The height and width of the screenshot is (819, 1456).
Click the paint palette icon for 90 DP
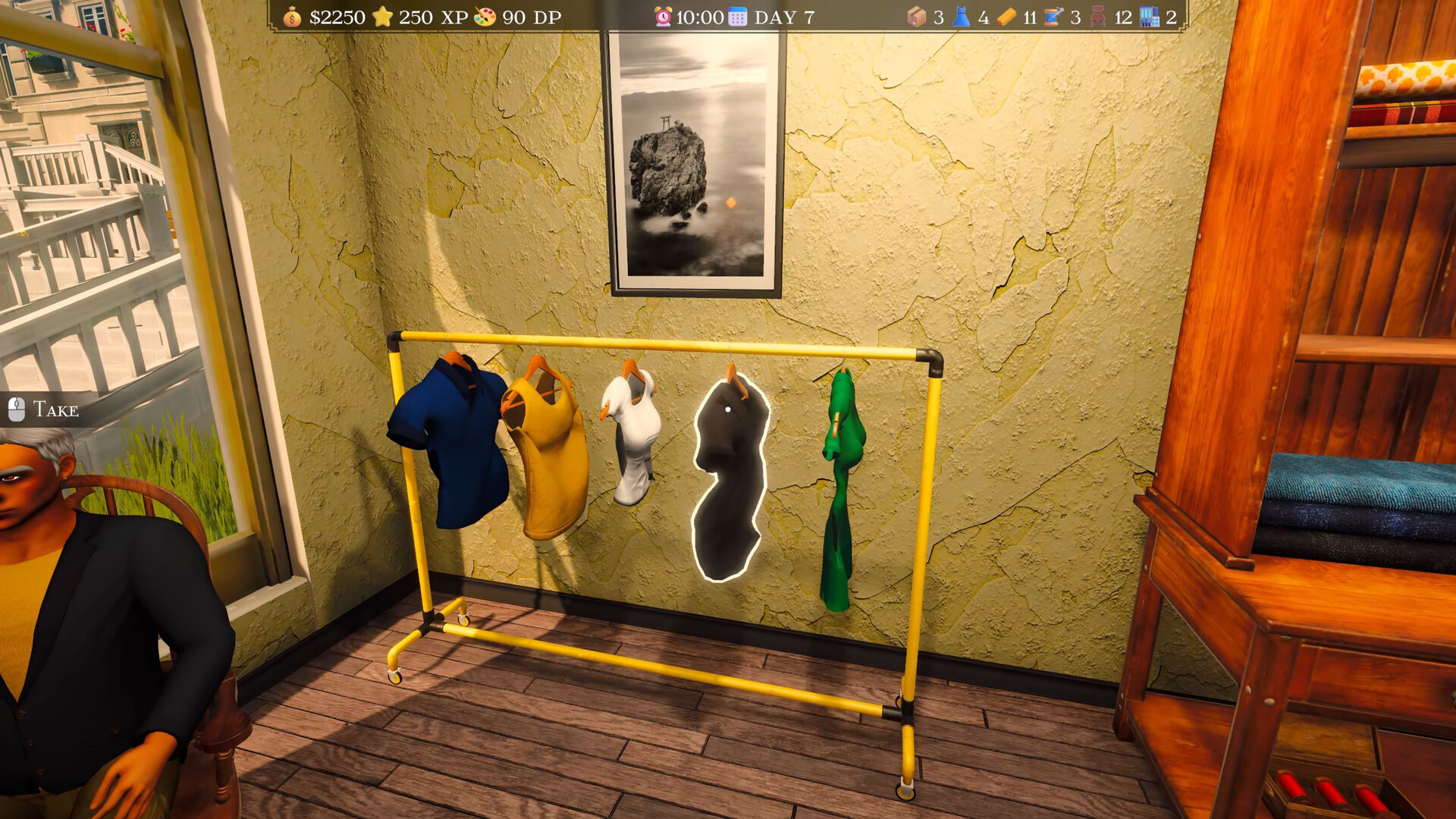click(x=484, y=15)
